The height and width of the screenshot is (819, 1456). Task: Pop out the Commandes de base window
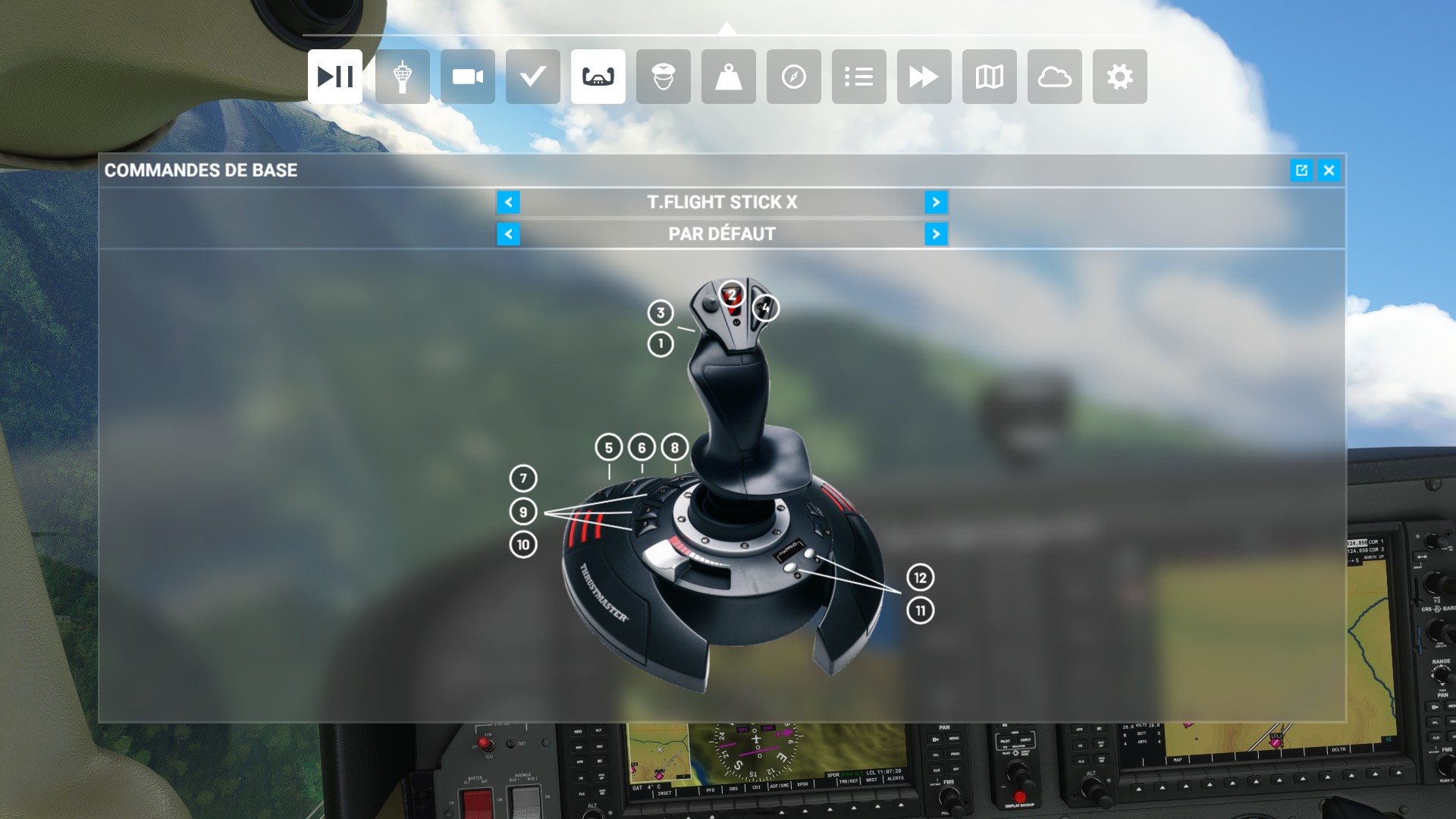[x=1301, y=171]
